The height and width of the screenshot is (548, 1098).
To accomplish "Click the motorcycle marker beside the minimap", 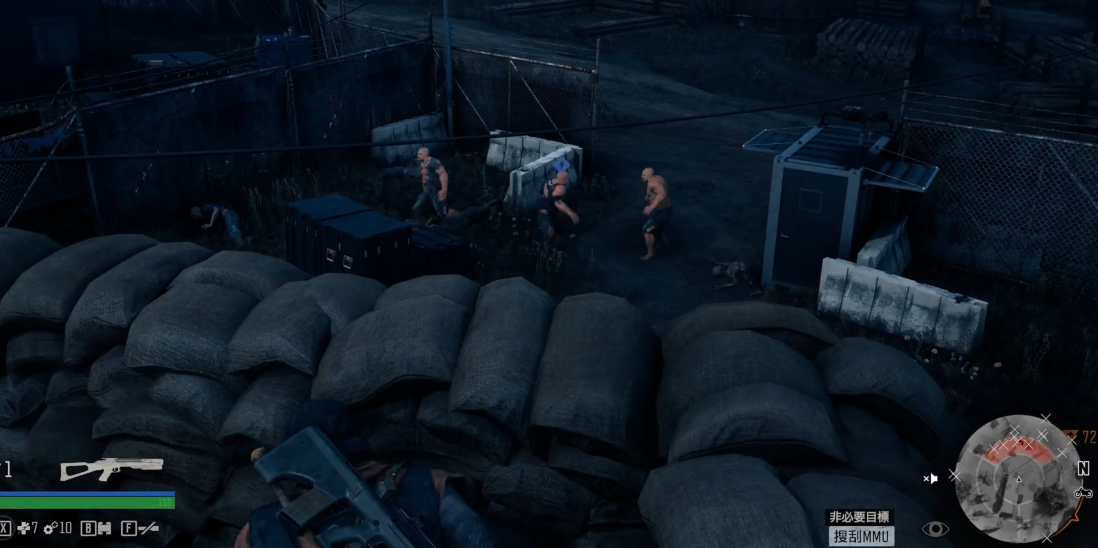I will (1083, 493).
